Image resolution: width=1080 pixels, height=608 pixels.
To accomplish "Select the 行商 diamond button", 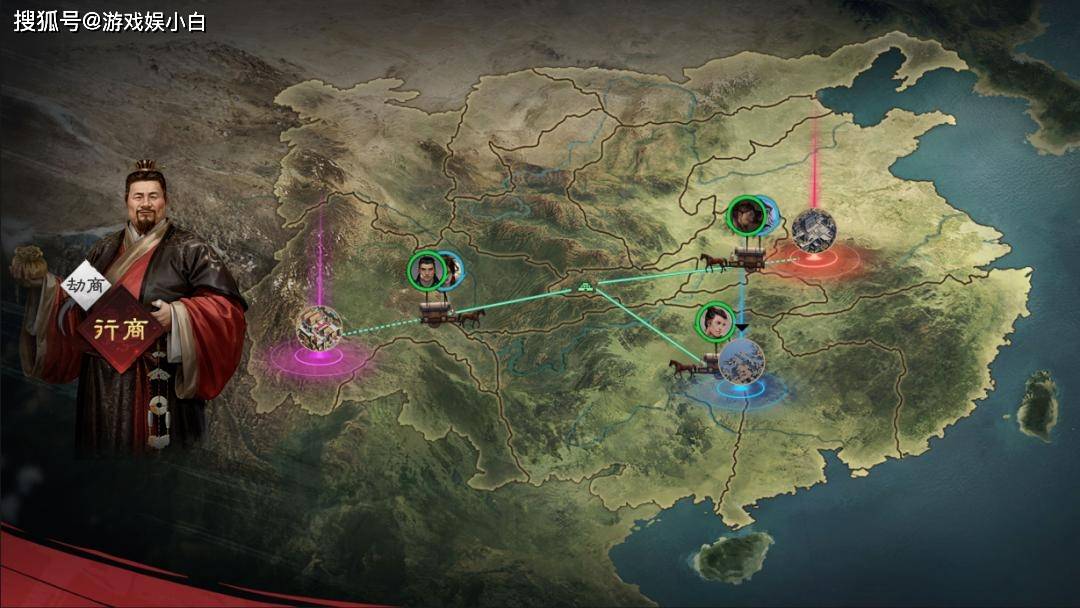I will tap(121, 330).
